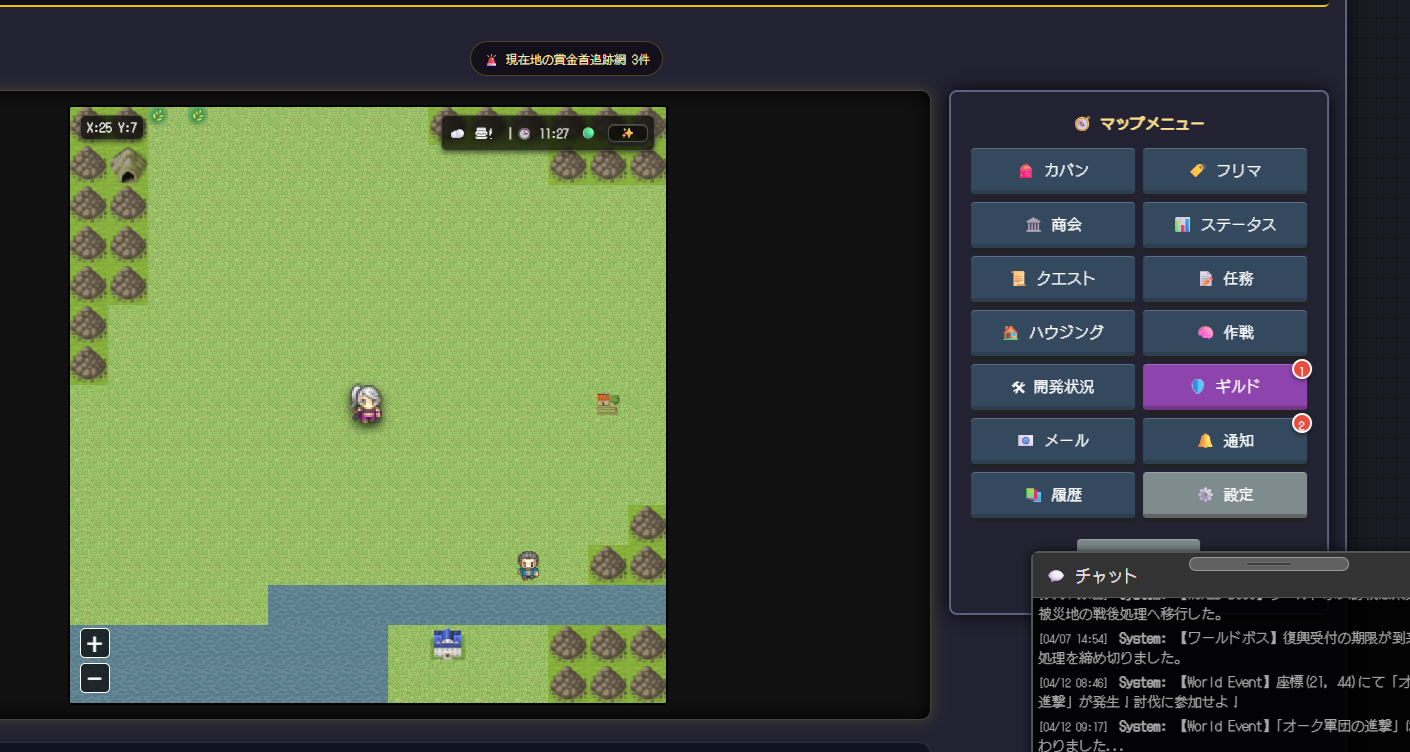Check the 通知 notifications
This screenshot has width=1410, height=752.
[1224, 441]
